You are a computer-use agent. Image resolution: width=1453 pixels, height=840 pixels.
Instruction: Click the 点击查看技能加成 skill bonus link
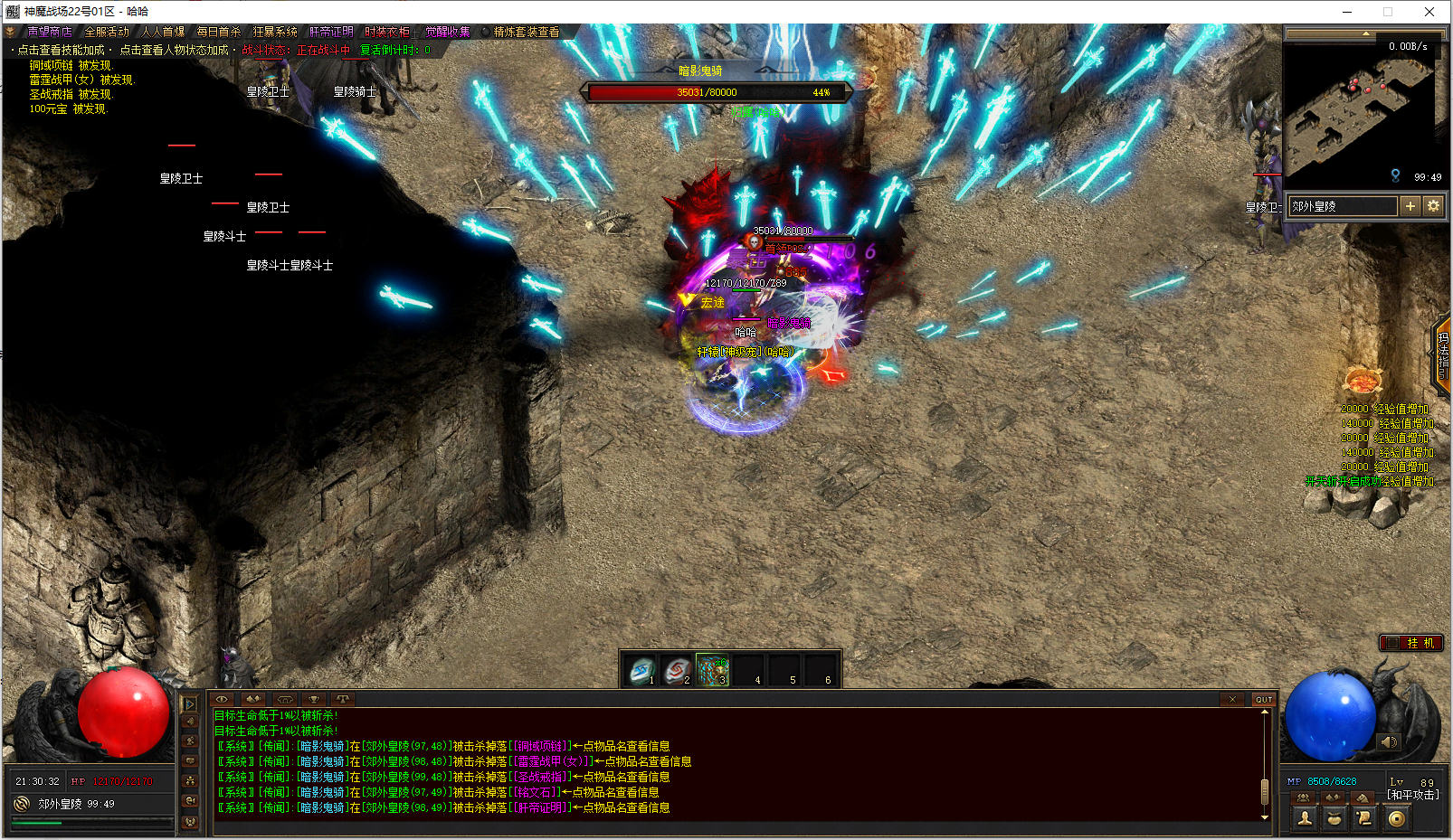point(61,50)
